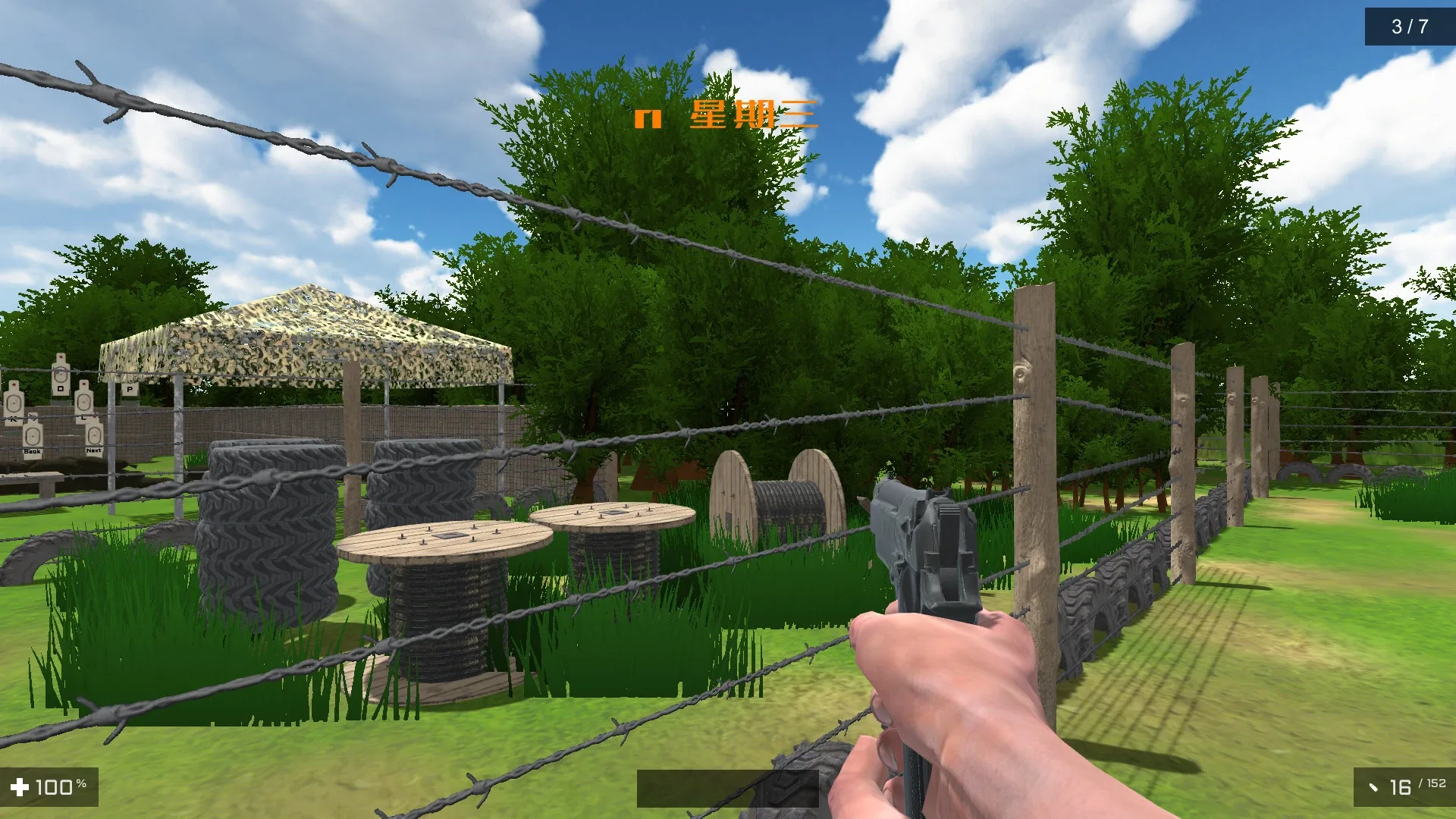Click the target silhouette labeled O
The image size is (1456, 819).
61,375
